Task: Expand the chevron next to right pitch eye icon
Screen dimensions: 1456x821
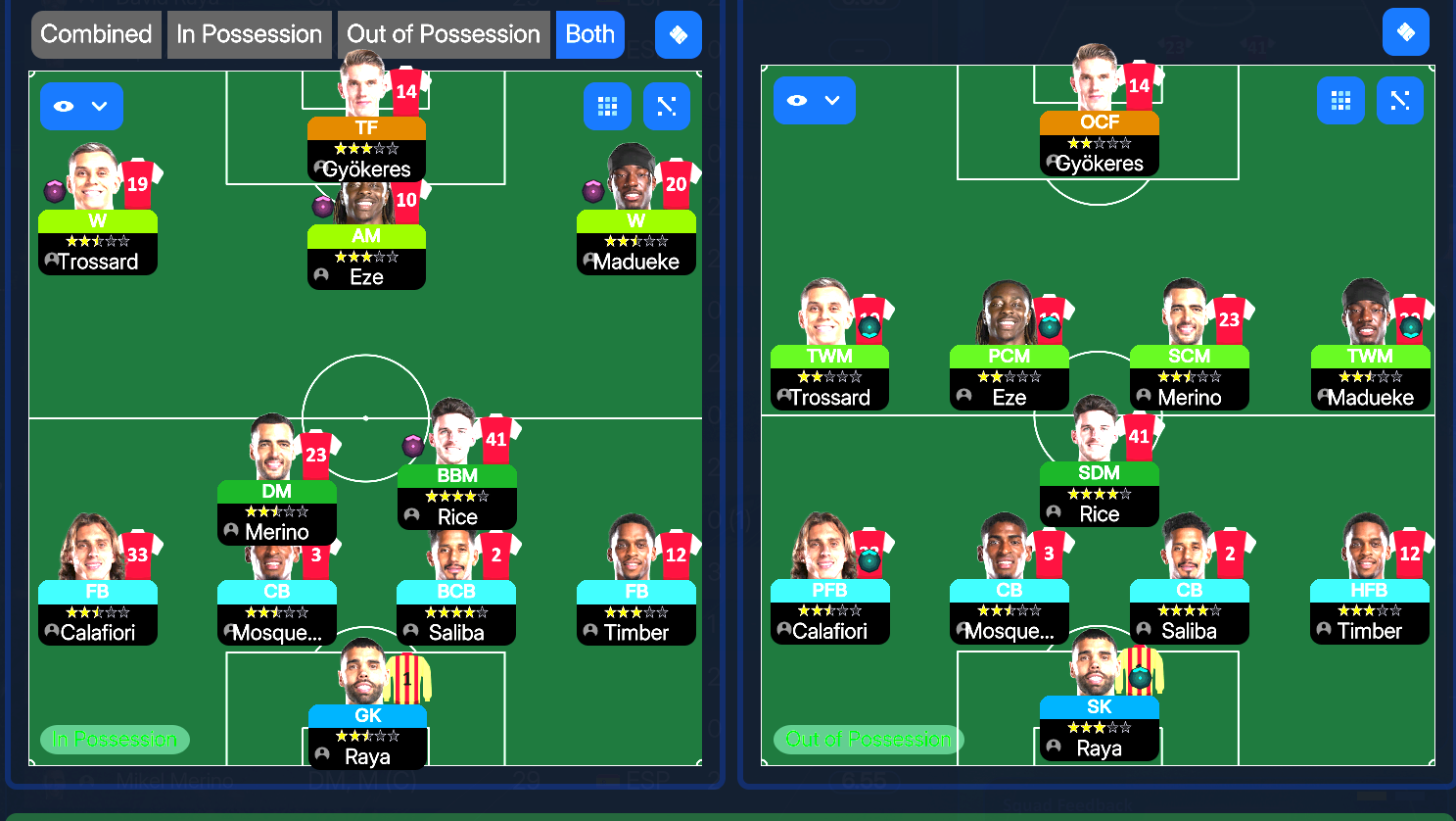Action: [830, 100]
